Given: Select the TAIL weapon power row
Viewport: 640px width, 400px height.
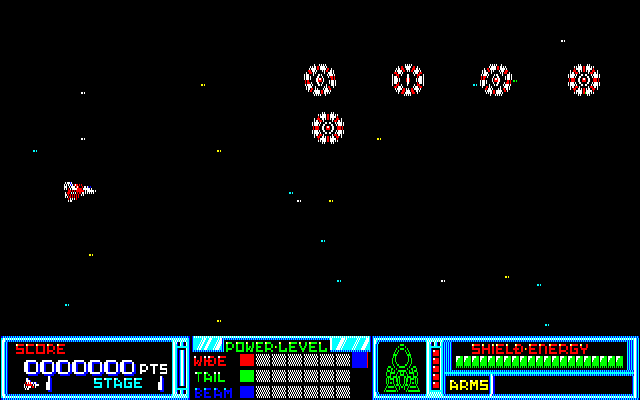Looking at the screenshot, I should coord(280,376).
